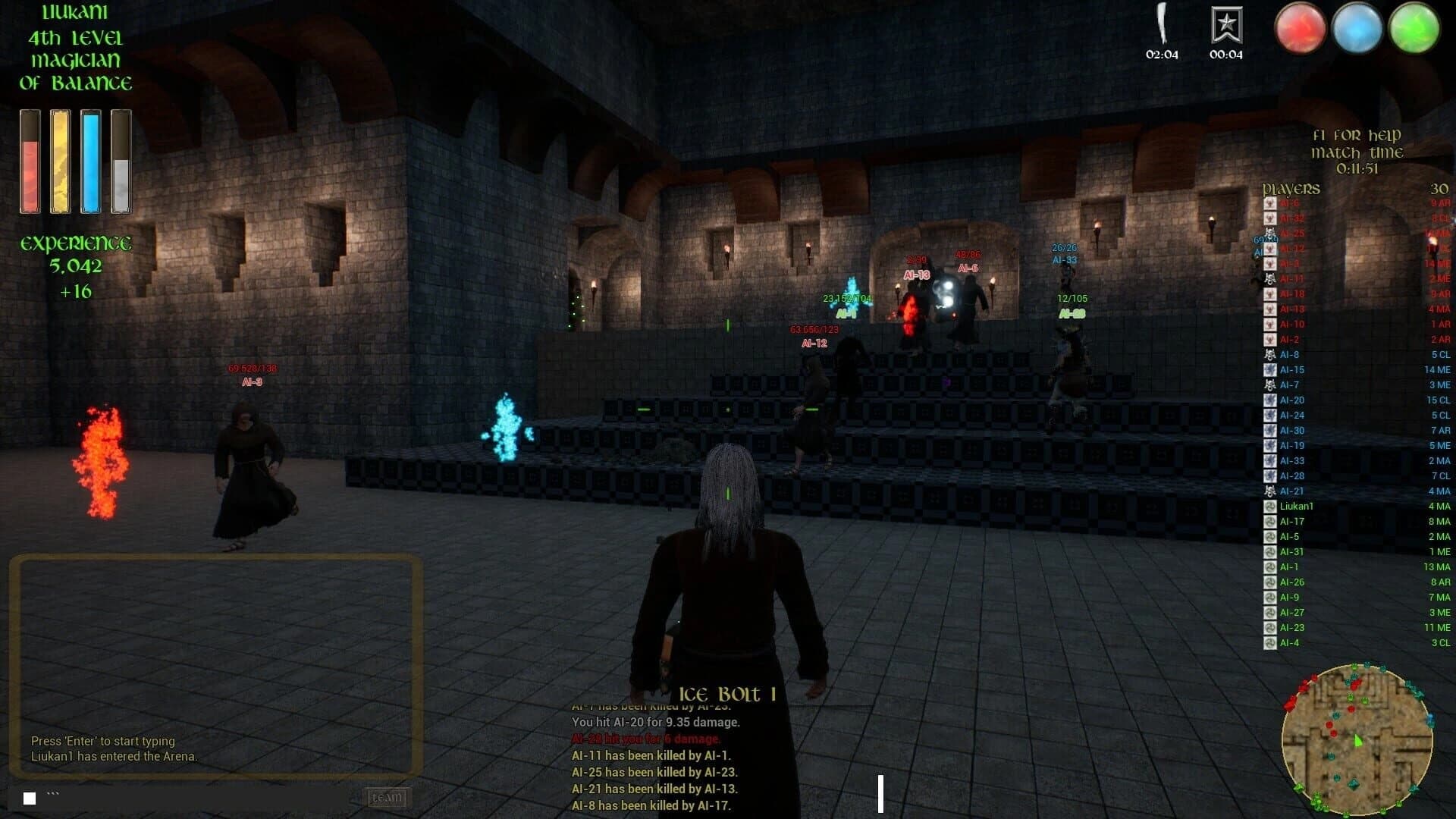Click the red health bar gauge

[30, 162]
